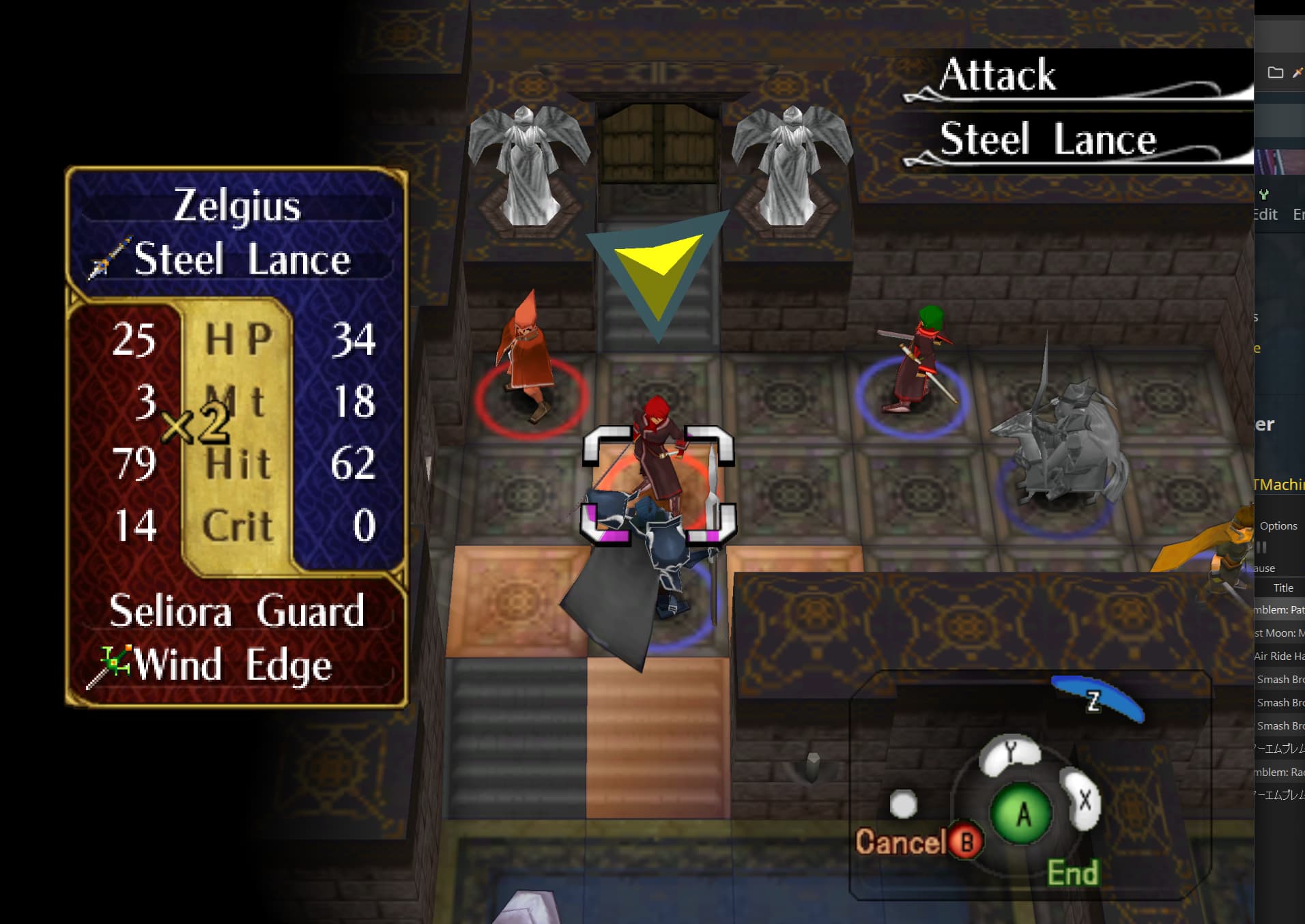
Task: Open the Options menu in the side window
Action: (1278, 526)
